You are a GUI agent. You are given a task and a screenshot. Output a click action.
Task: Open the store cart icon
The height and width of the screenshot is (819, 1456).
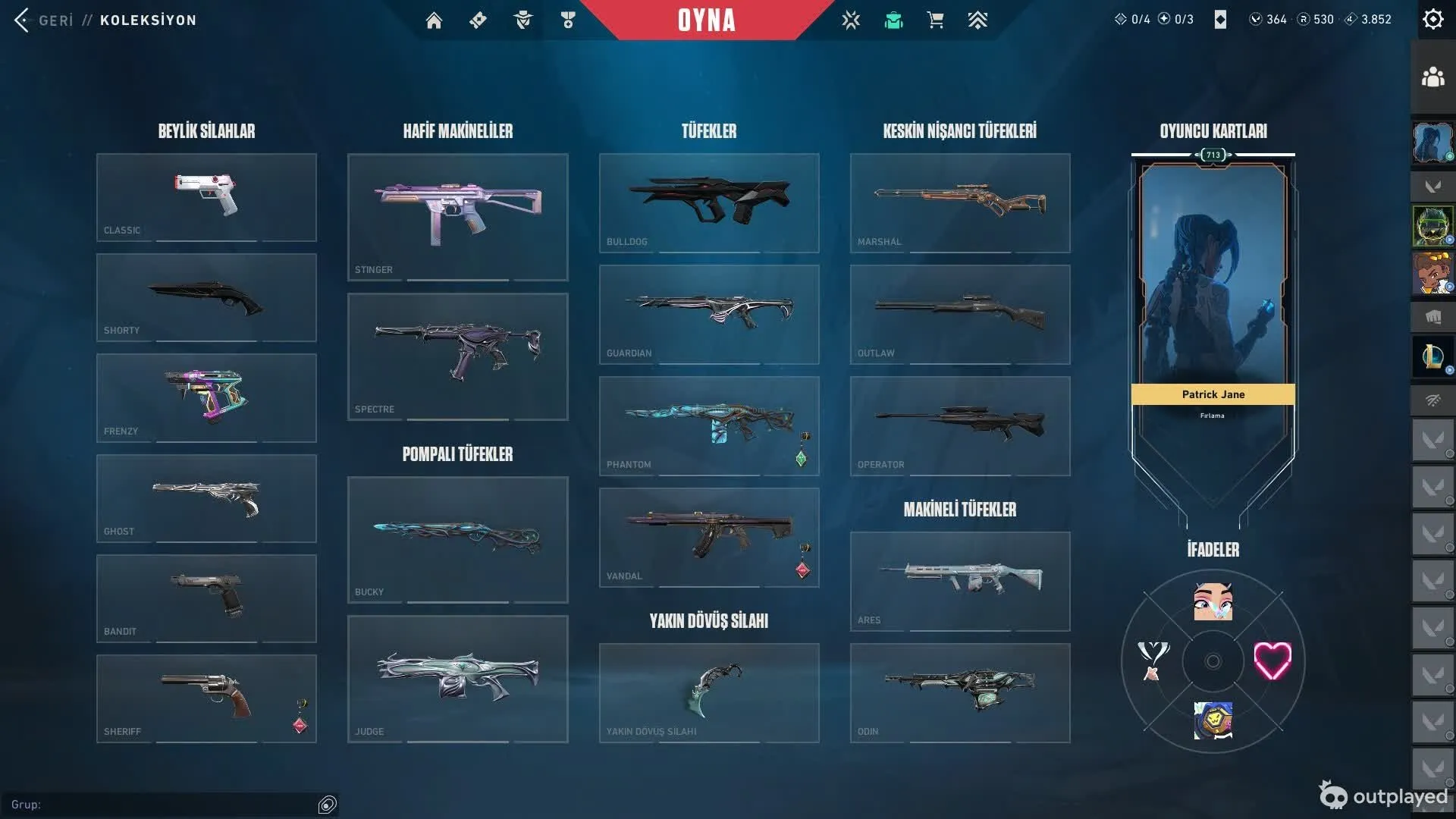click(935, 20)
